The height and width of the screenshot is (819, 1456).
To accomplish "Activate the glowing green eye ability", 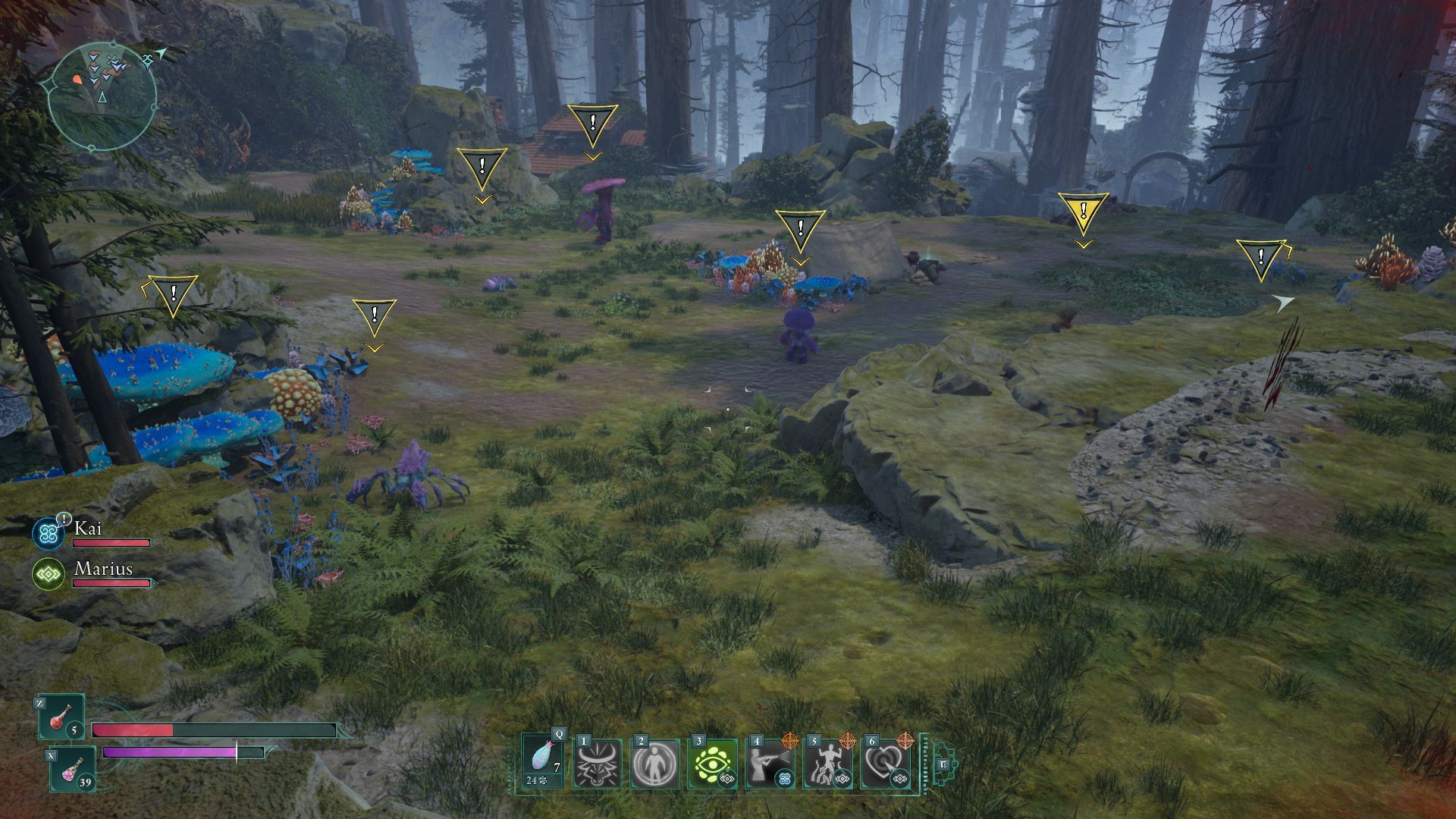I will click(712, 764).
